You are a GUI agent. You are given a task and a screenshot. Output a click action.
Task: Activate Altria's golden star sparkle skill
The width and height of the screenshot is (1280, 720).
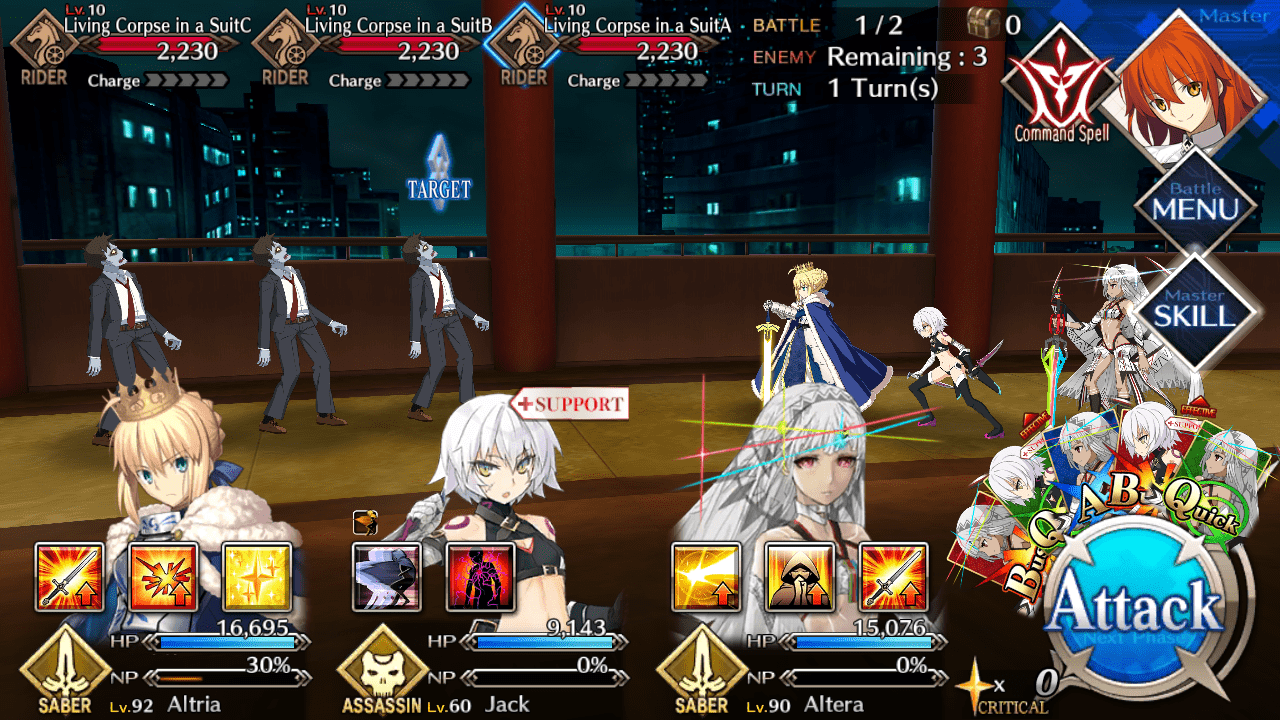tap(257, 577)
